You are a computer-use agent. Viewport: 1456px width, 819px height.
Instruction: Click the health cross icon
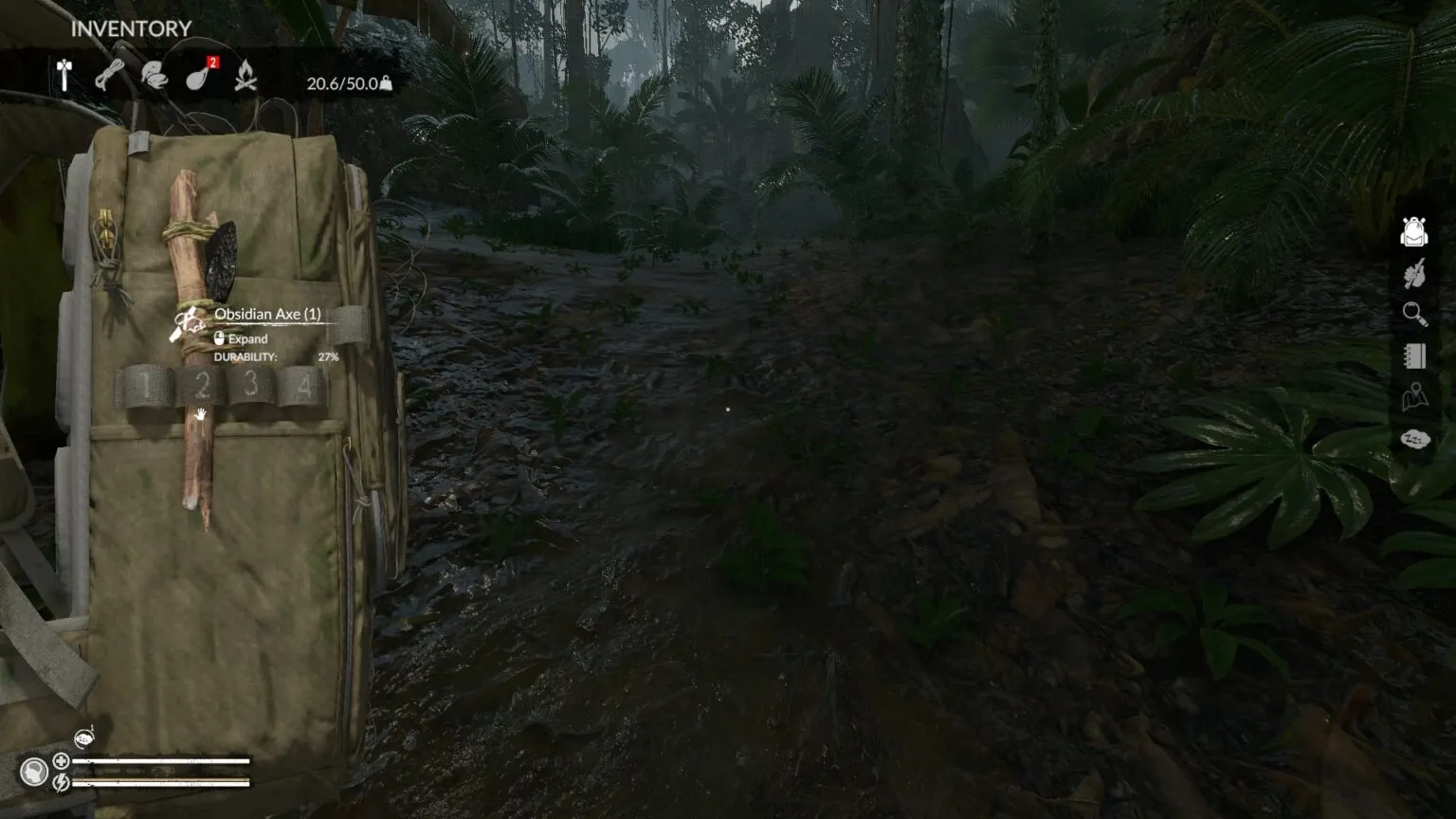(x=61, y=761)
